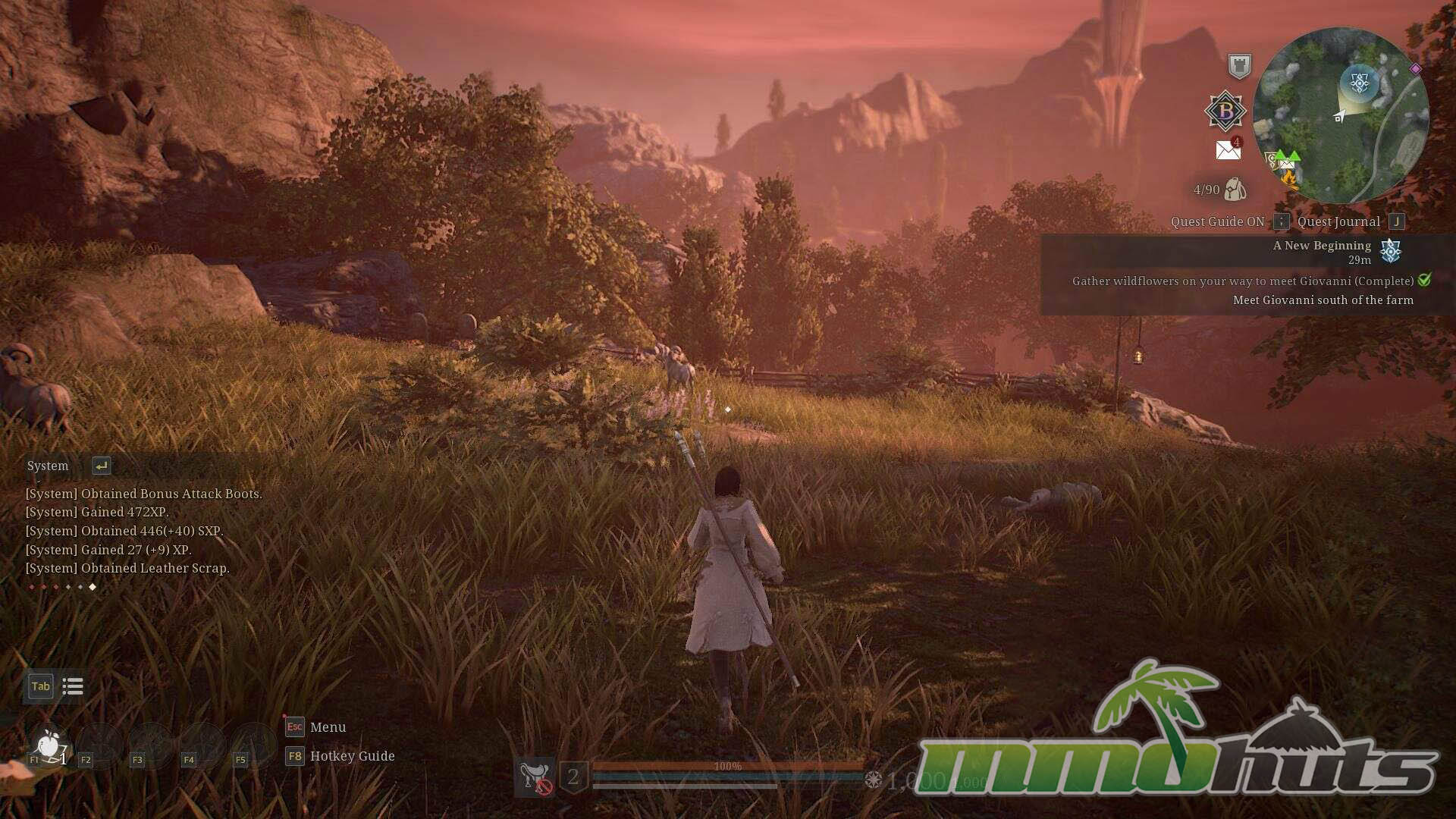Click the castle shield icon
This screenshot has width=1456, height=819.
[1239, 66]
